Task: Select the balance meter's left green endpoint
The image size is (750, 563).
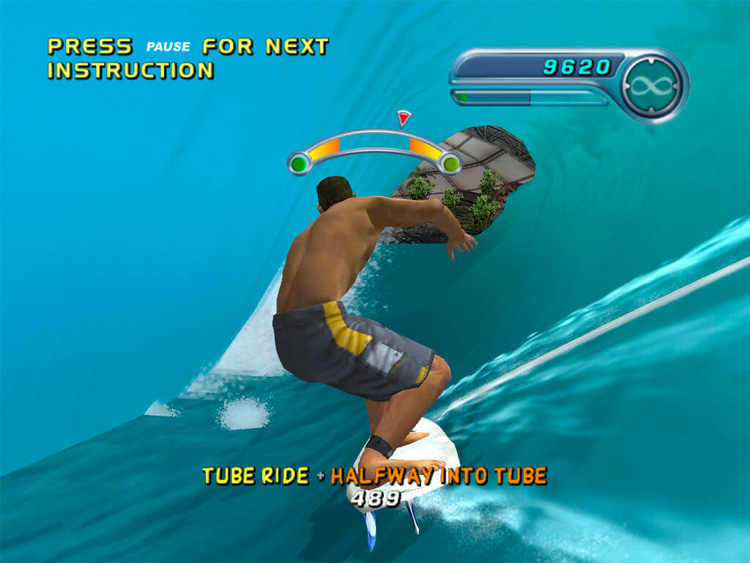Action: pos(299,162)
